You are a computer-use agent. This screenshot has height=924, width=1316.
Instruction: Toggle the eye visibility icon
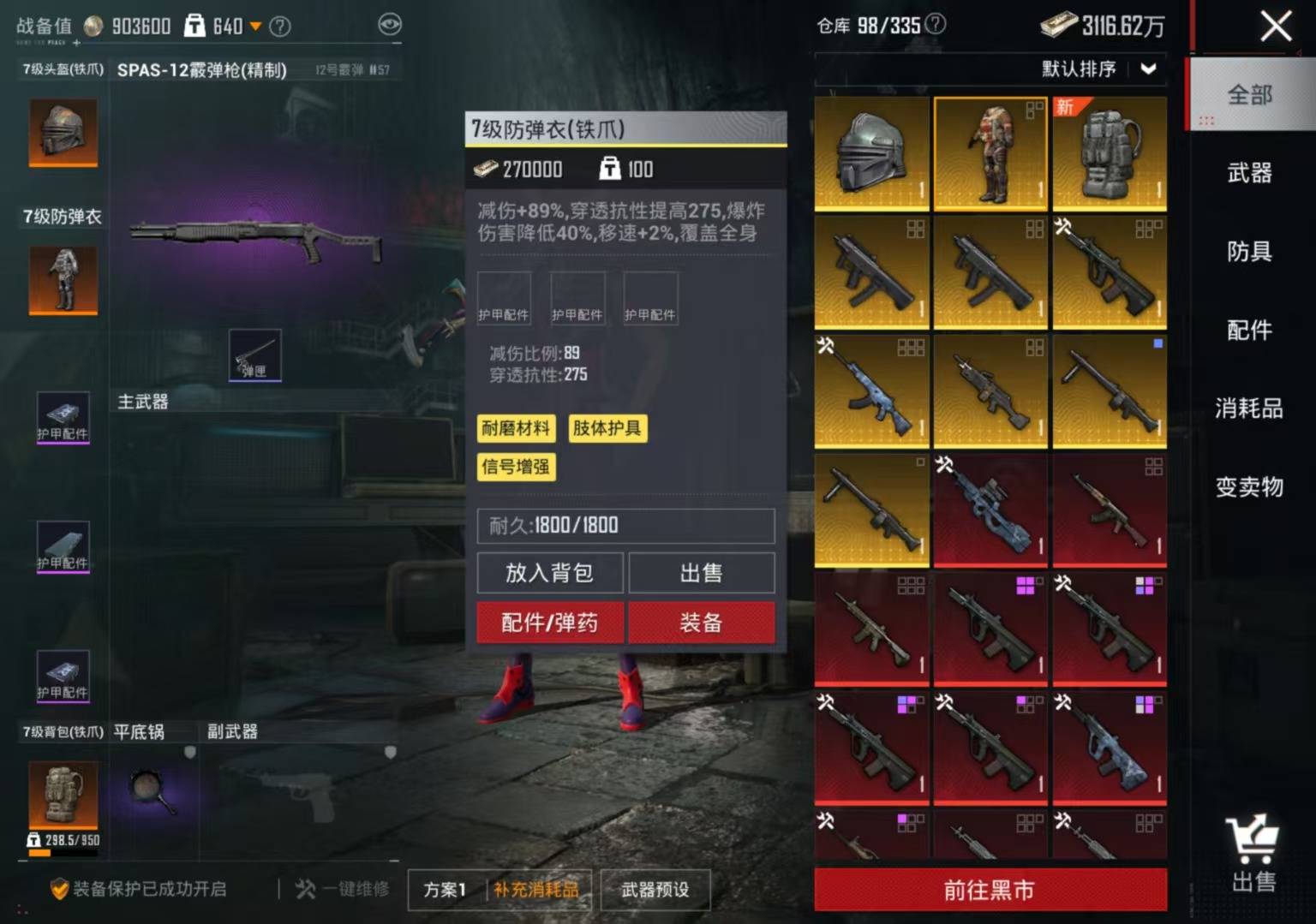coord(390,25)
